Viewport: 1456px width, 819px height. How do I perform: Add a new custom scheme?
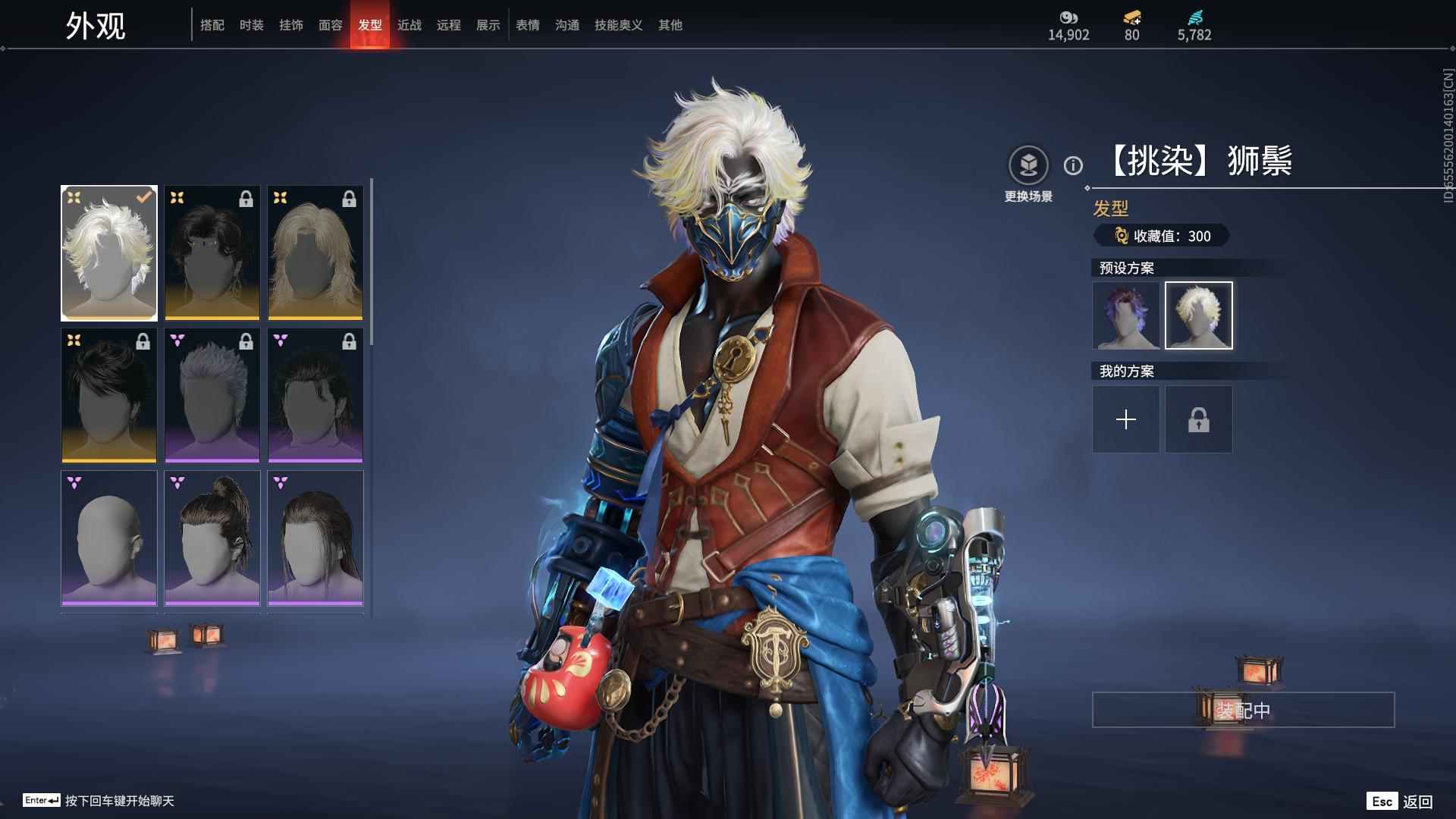pyautogui.click(x=1126, y=419)
